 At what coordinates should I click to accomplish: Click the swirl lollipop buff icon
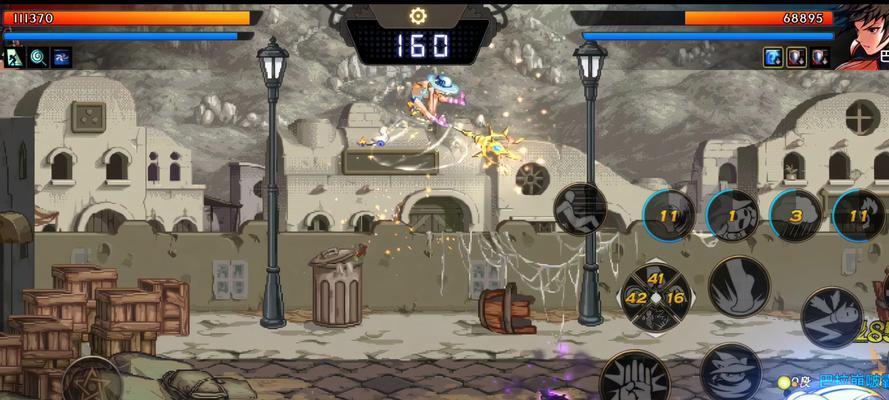coord(38,57)
